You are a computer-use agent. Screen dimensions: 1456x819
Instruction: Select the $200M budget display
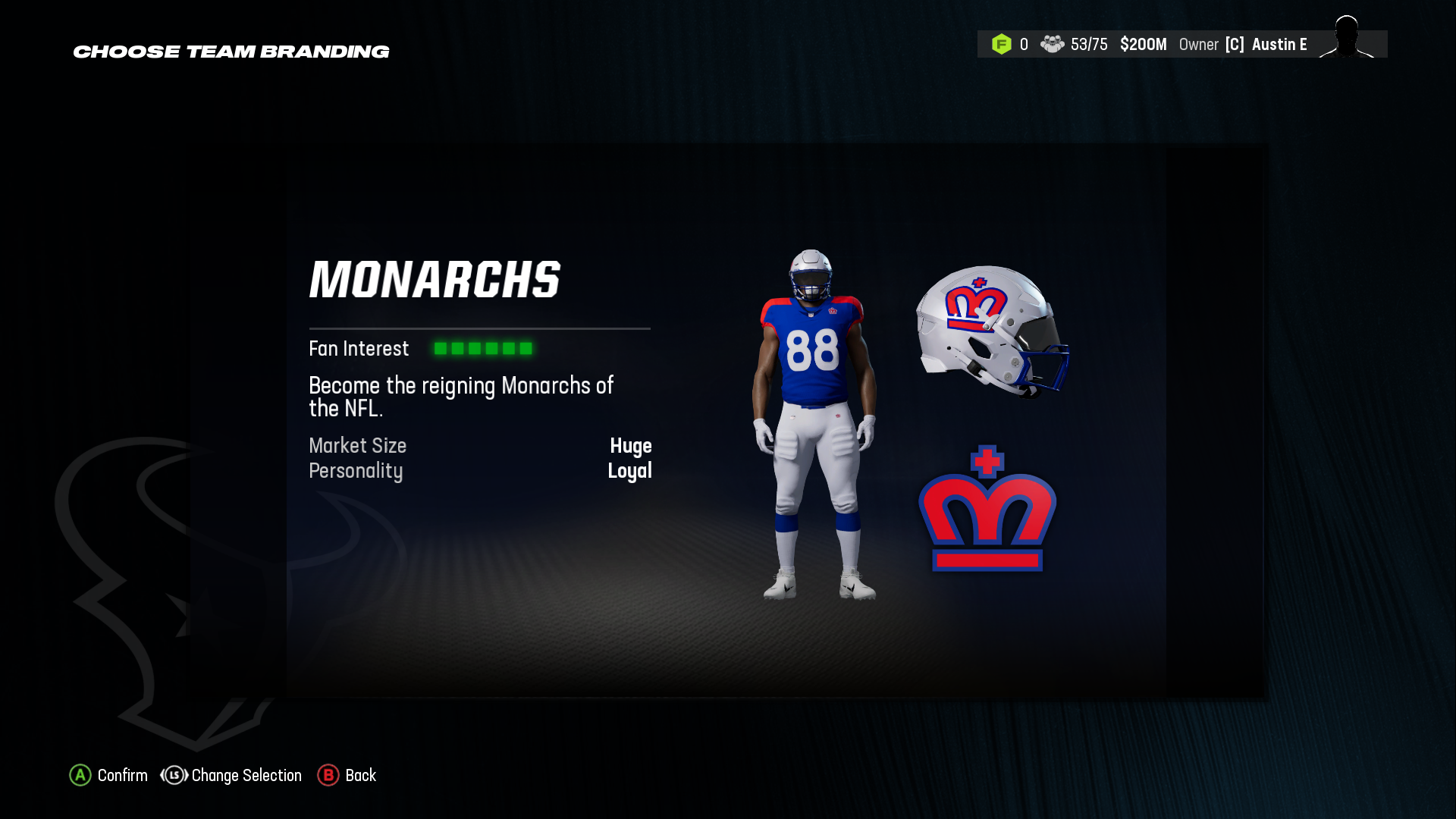point(1144,44)
